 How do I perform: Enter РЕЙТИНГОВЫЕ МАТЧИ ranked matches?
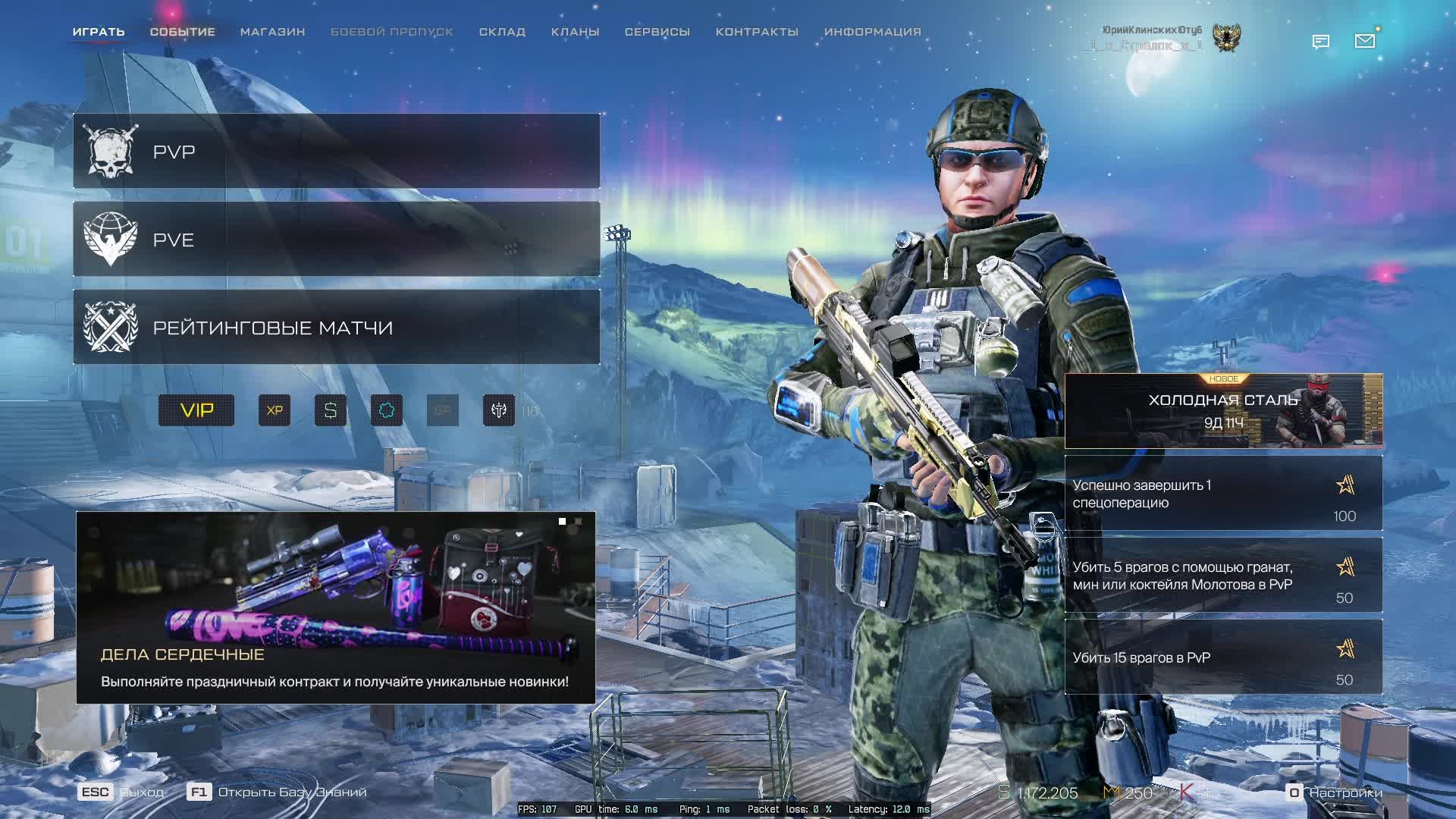336,327
